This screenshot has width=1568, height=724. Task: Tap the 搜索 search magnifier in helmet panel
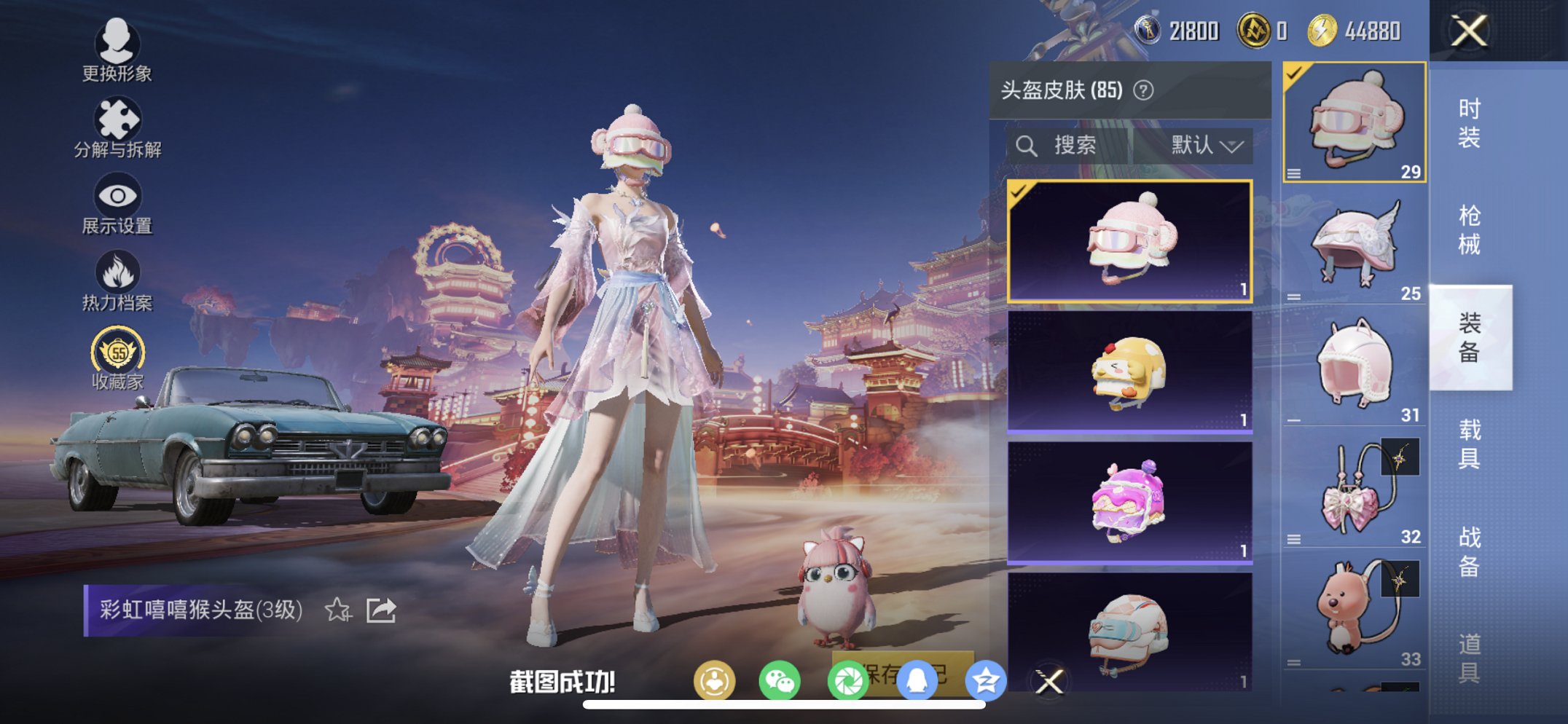[x=1028, y=144]
